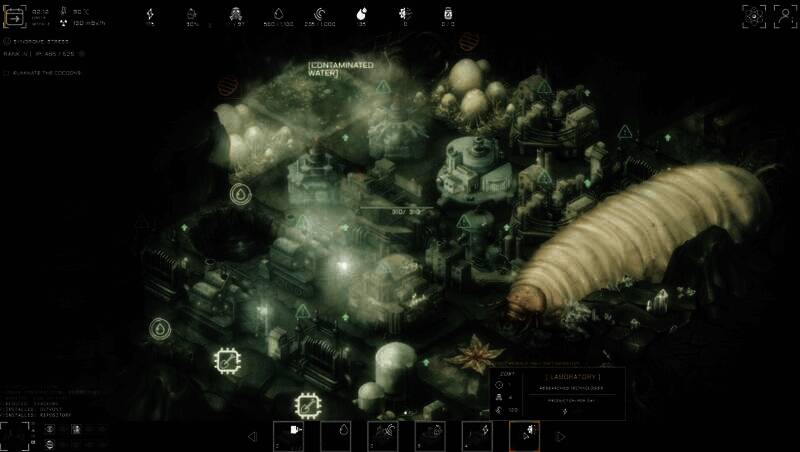Click the atom research icon
The height and width of the screenshot is (452, 800).
point(754,15)
